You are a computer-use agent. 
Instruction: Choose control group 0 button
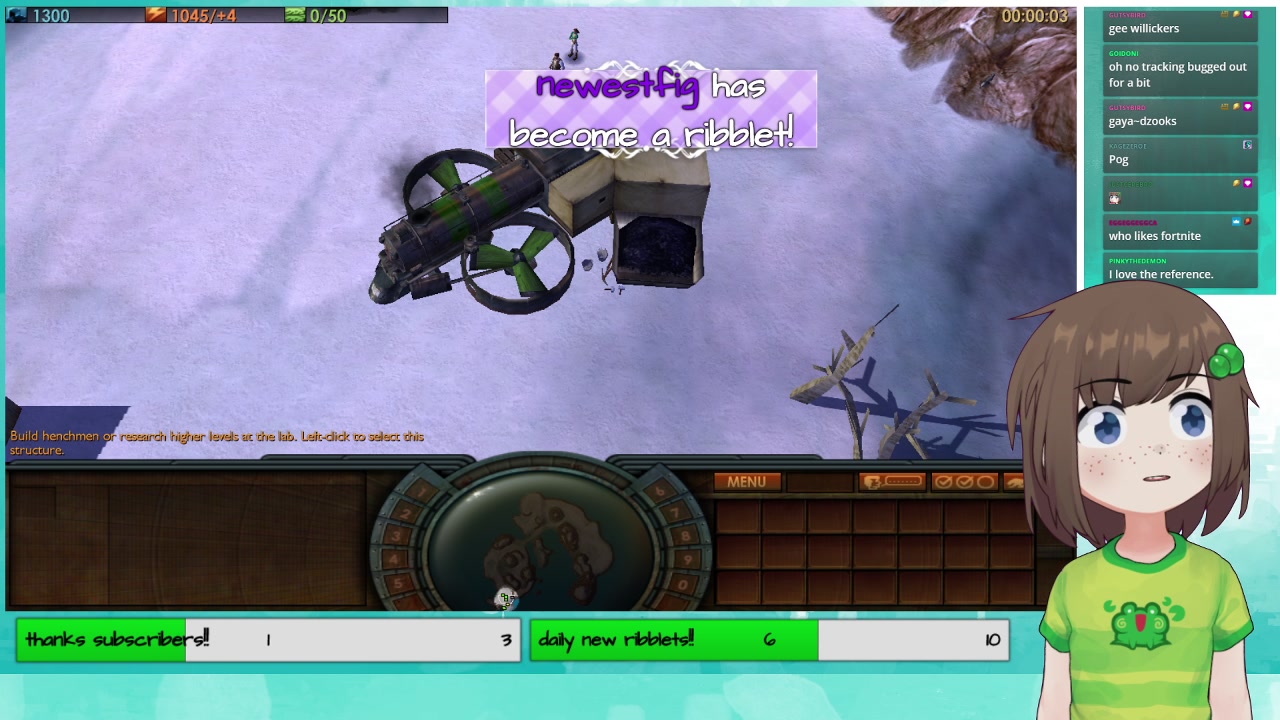(682, 584)
